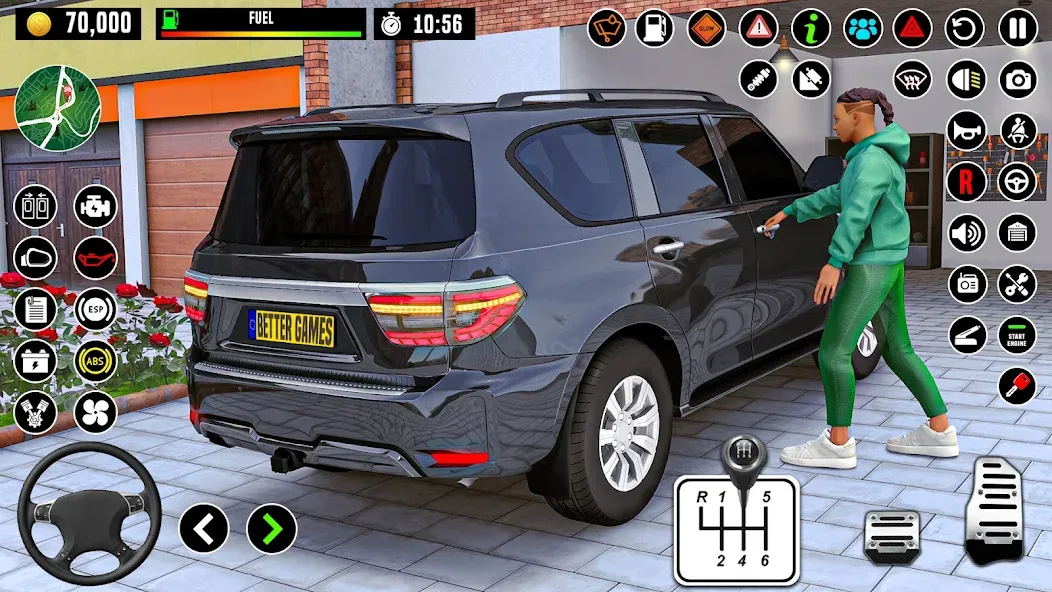Select the fuel pump icon button
Image resolution: width=1052 pixels, height=592 pixels.
coord(655,28)
